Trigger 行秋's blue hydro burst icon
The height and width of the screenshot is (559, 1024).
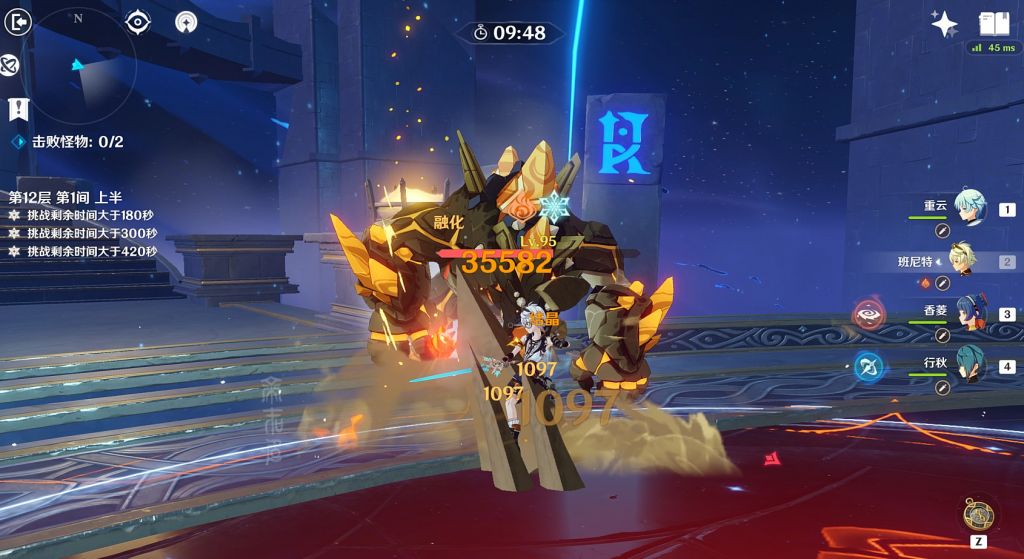click(868, 367)
